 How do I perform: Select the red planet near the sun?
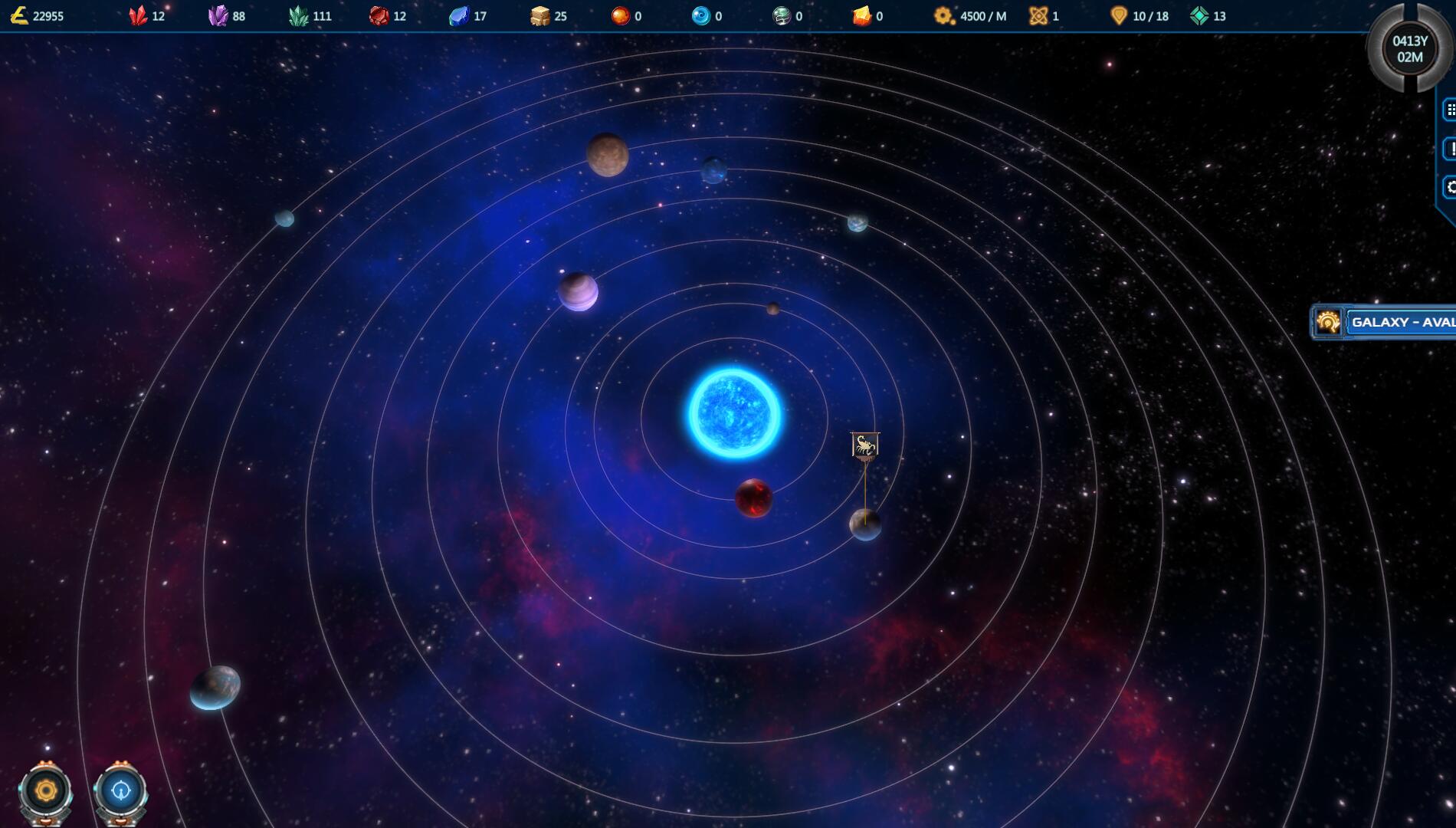pyautogui.click(x=754, y=500)
